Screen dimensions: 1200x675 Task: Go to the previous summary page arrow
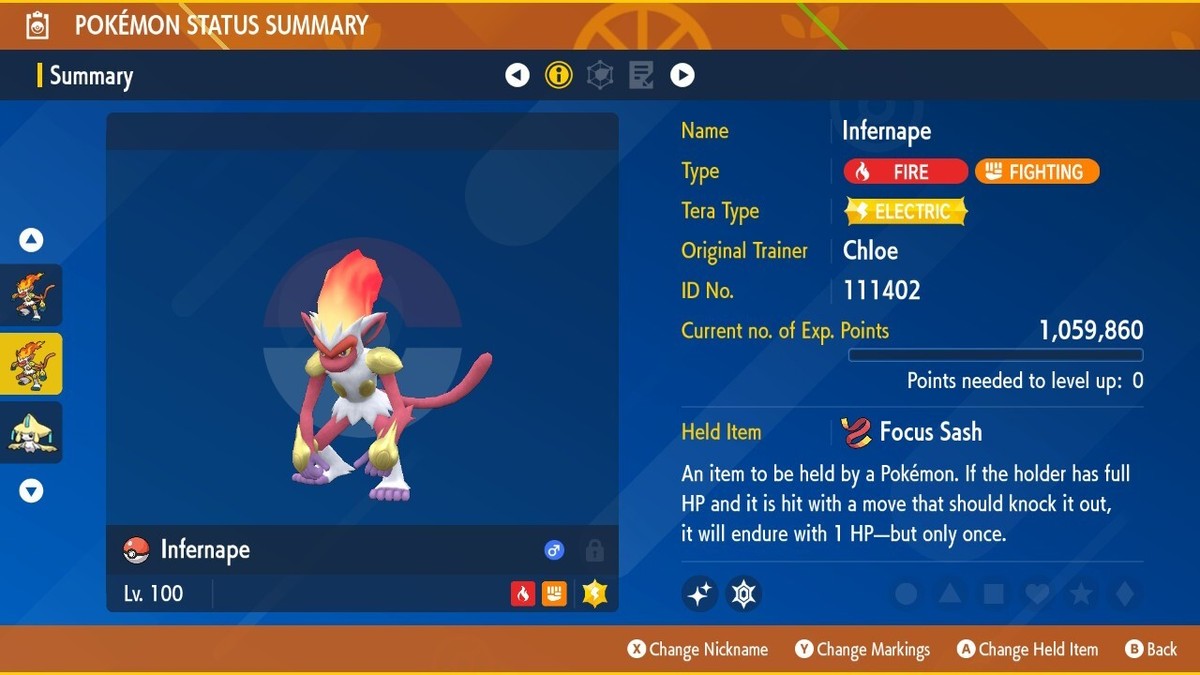517,75
